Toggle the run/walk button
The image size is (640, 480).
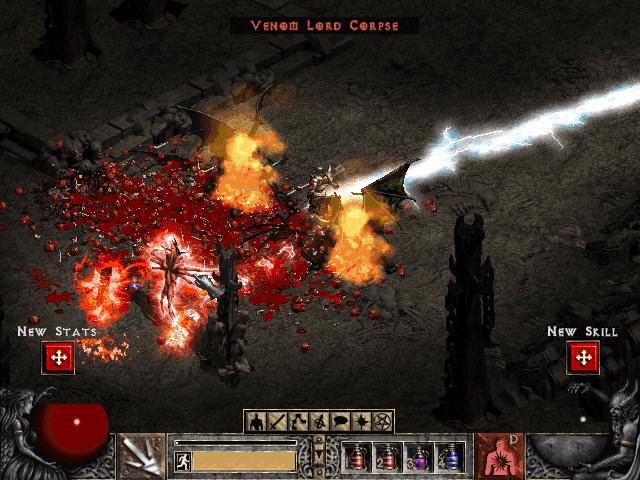pos(183,461)
